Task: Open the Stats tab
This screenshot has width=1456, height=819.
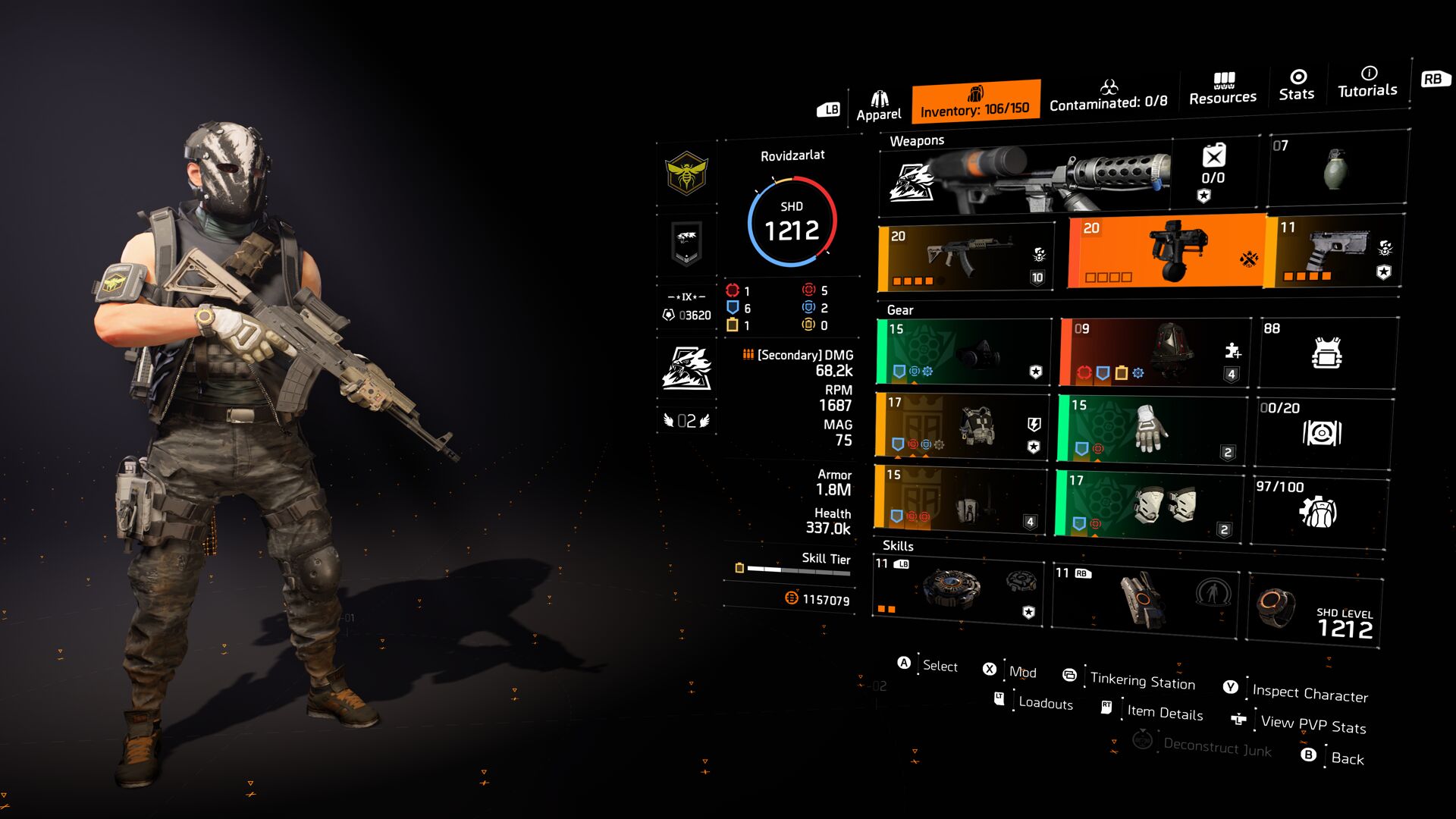Action: [x=1297, y=85]
